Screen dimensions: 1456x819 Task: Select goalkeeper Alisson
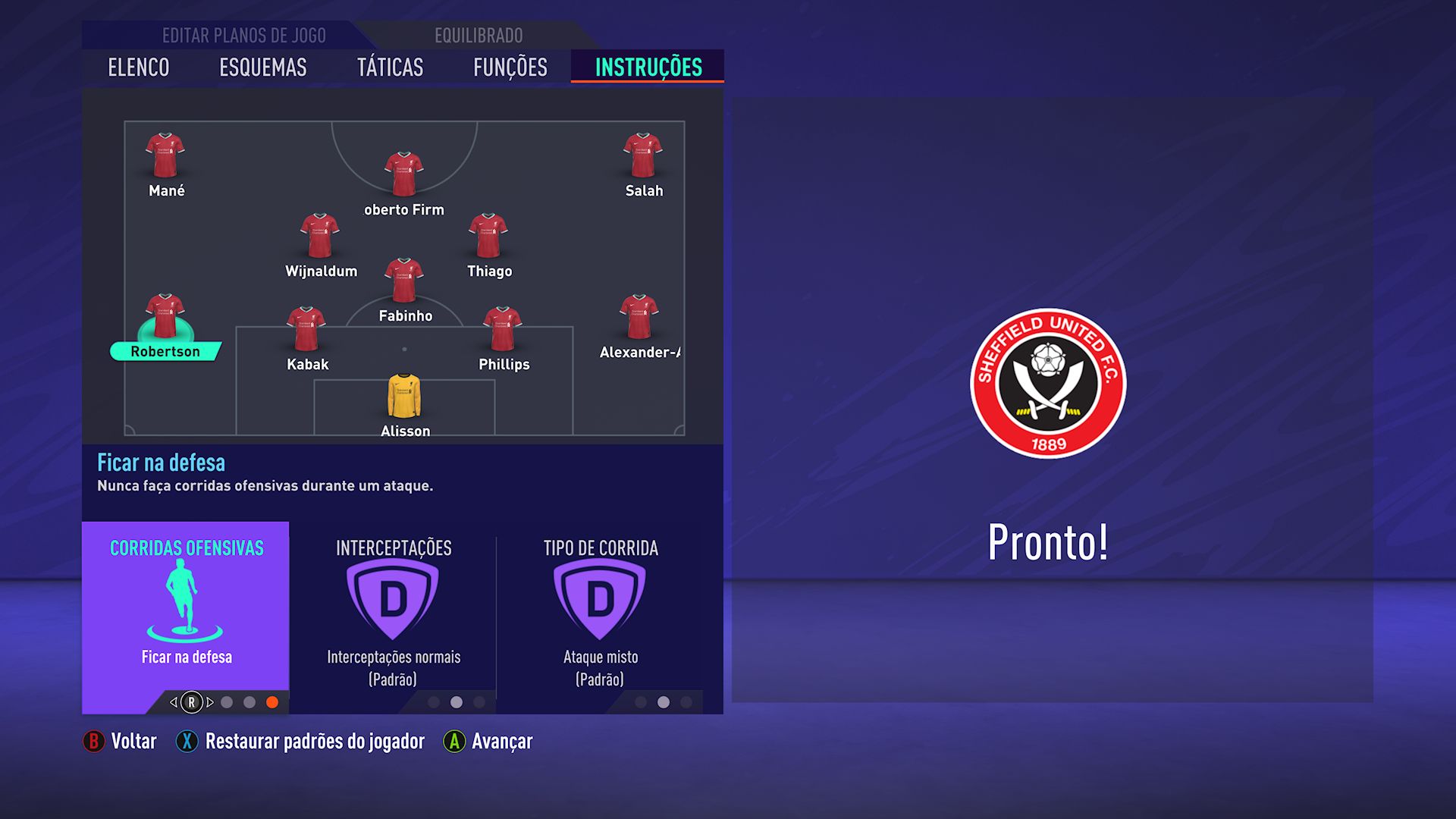(x=404, y=396)
